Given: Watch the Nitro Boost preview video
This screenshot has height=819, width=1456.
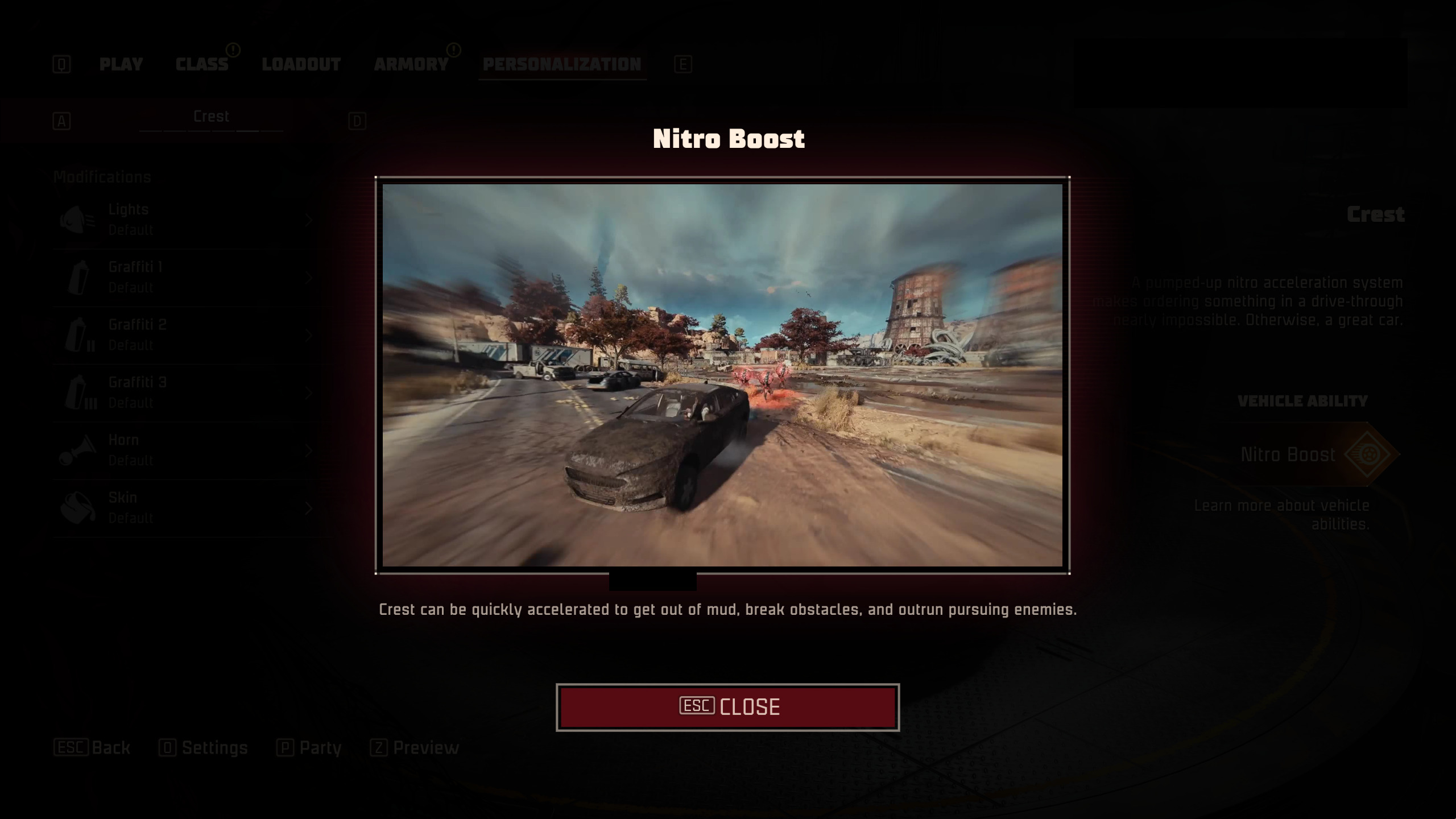Looking at the screenshot, I should (722, 375).
